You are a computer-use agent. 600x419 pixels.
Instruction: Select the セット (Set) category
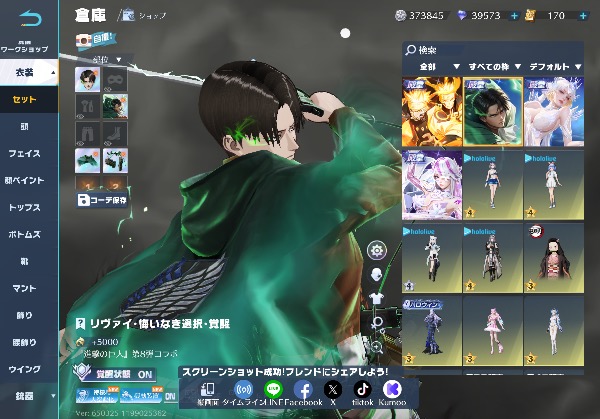26,100
